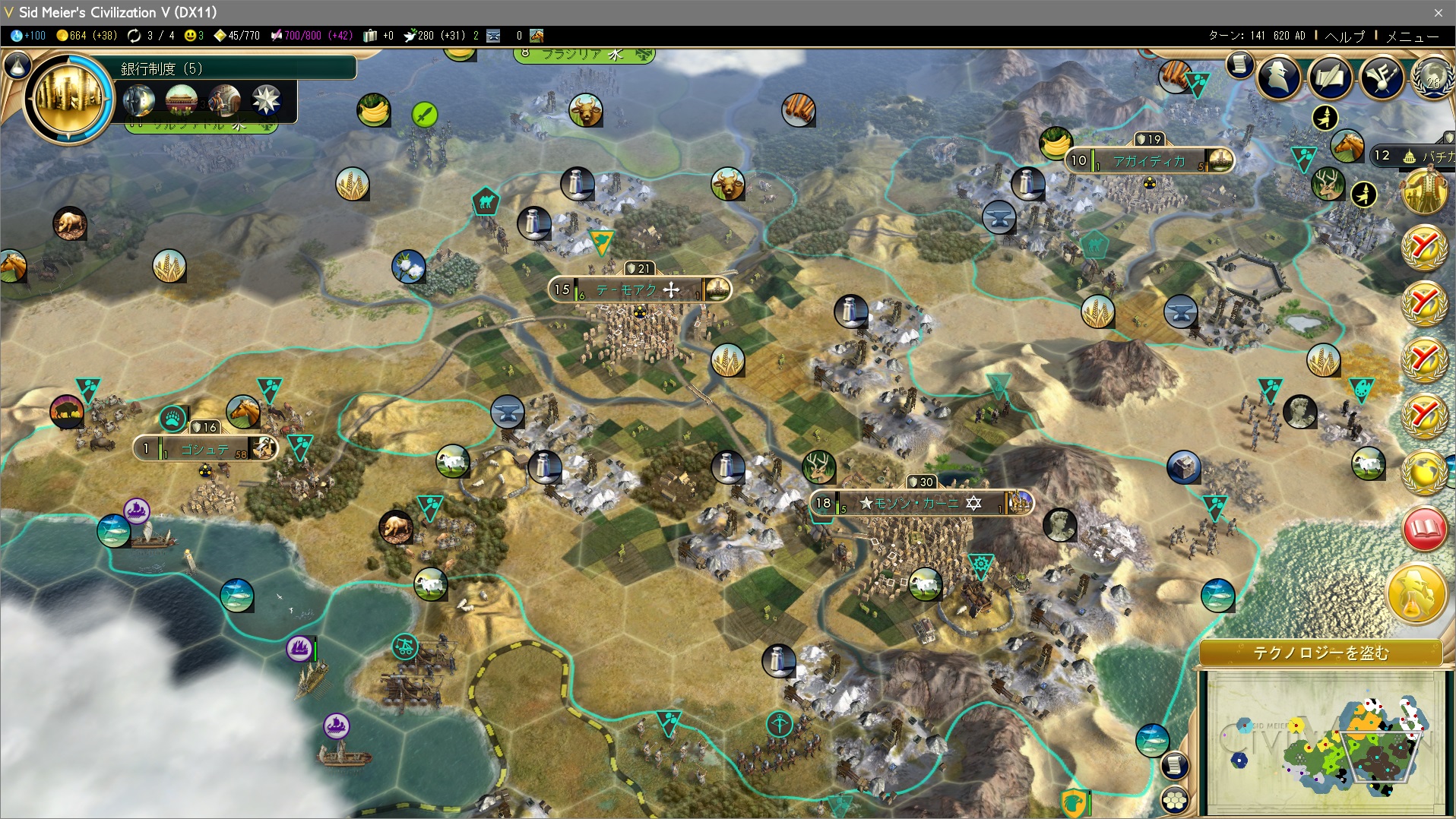Viewport: 1456px width, 819px height.
Task: Open the World Congress globe button
Action: point(1433,79)
